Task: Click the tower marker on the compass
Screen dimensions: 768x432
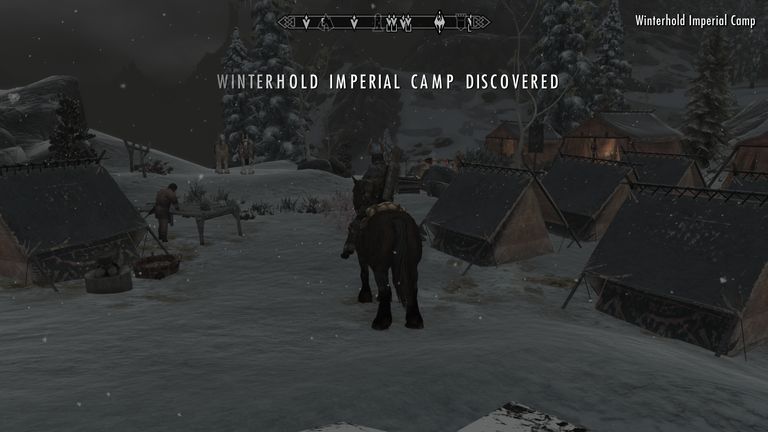Action: point(377,23)
